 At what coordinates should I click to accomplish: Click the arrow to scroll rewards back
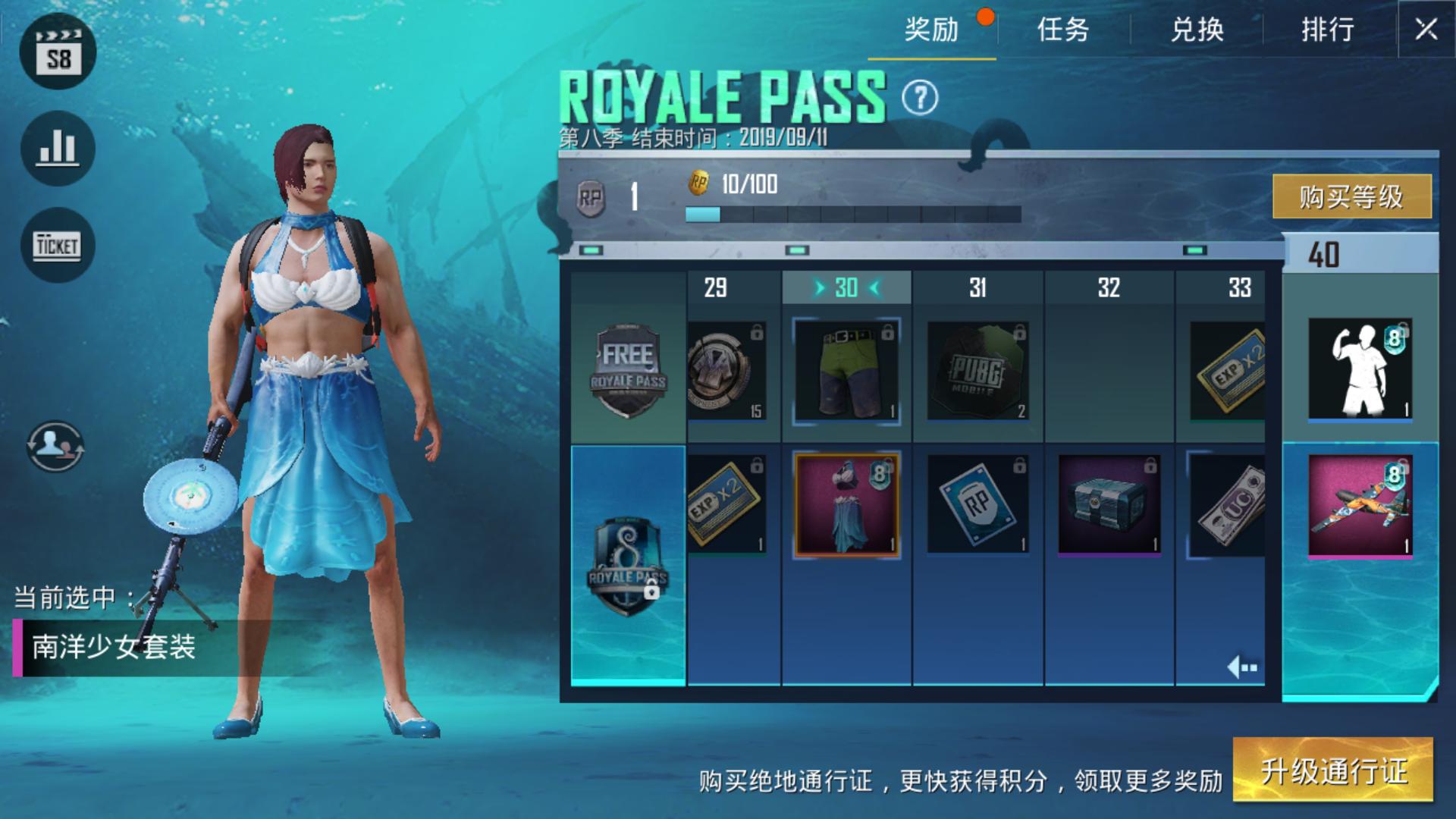(x=1241, y=667)
